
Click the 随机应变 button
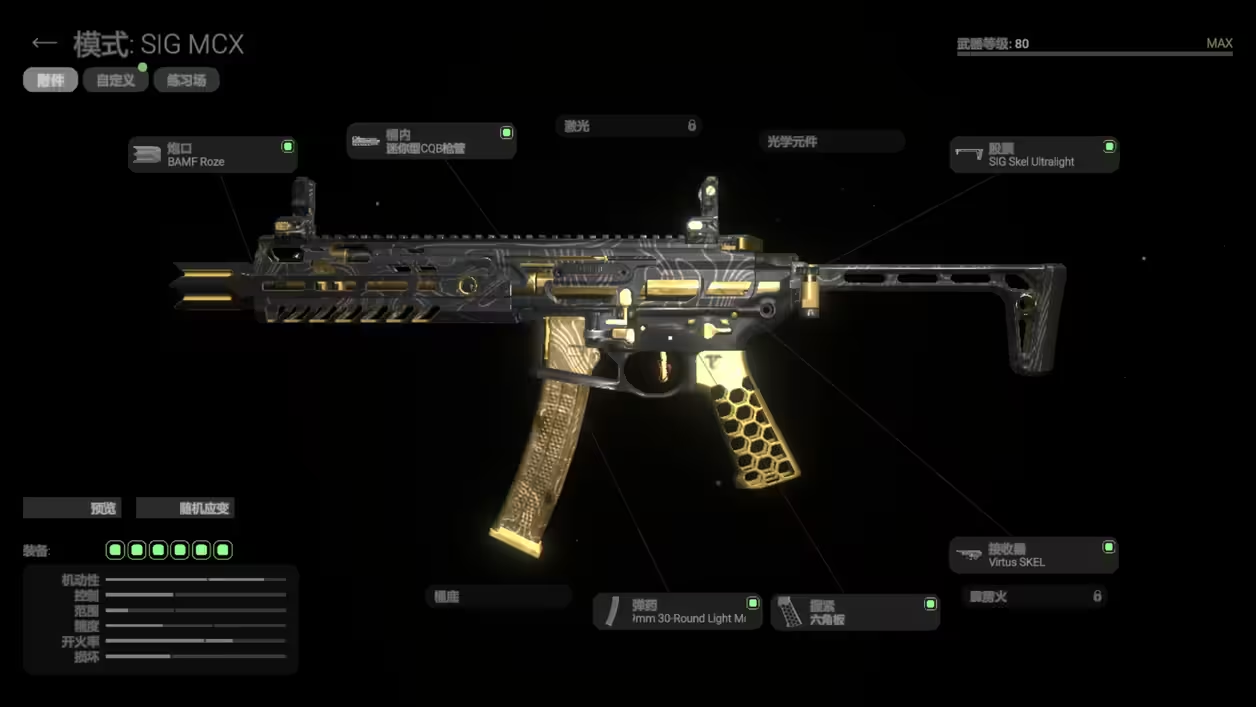(x=185, y=508)
